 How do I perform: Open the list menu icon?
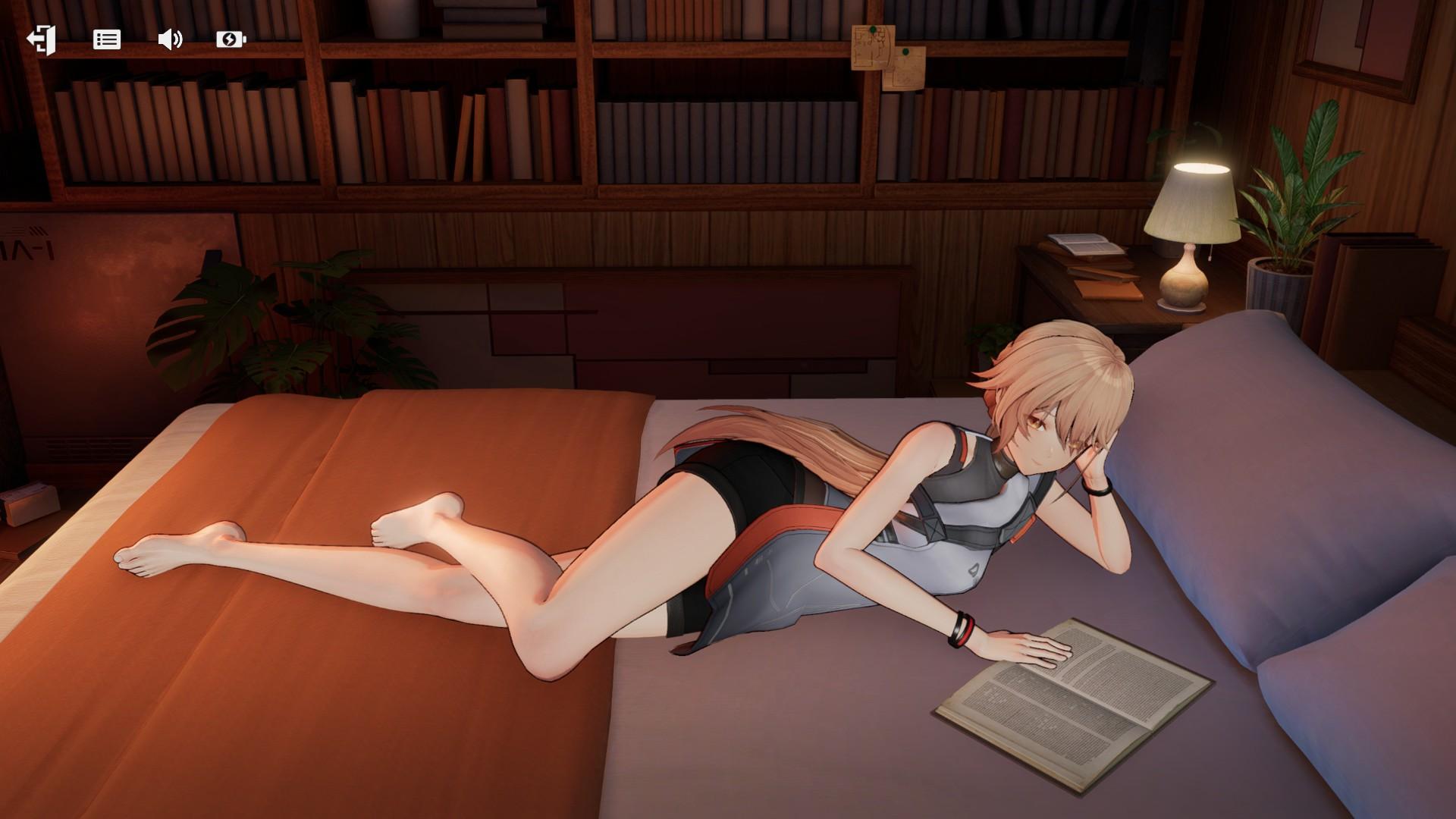coord(106,39)
